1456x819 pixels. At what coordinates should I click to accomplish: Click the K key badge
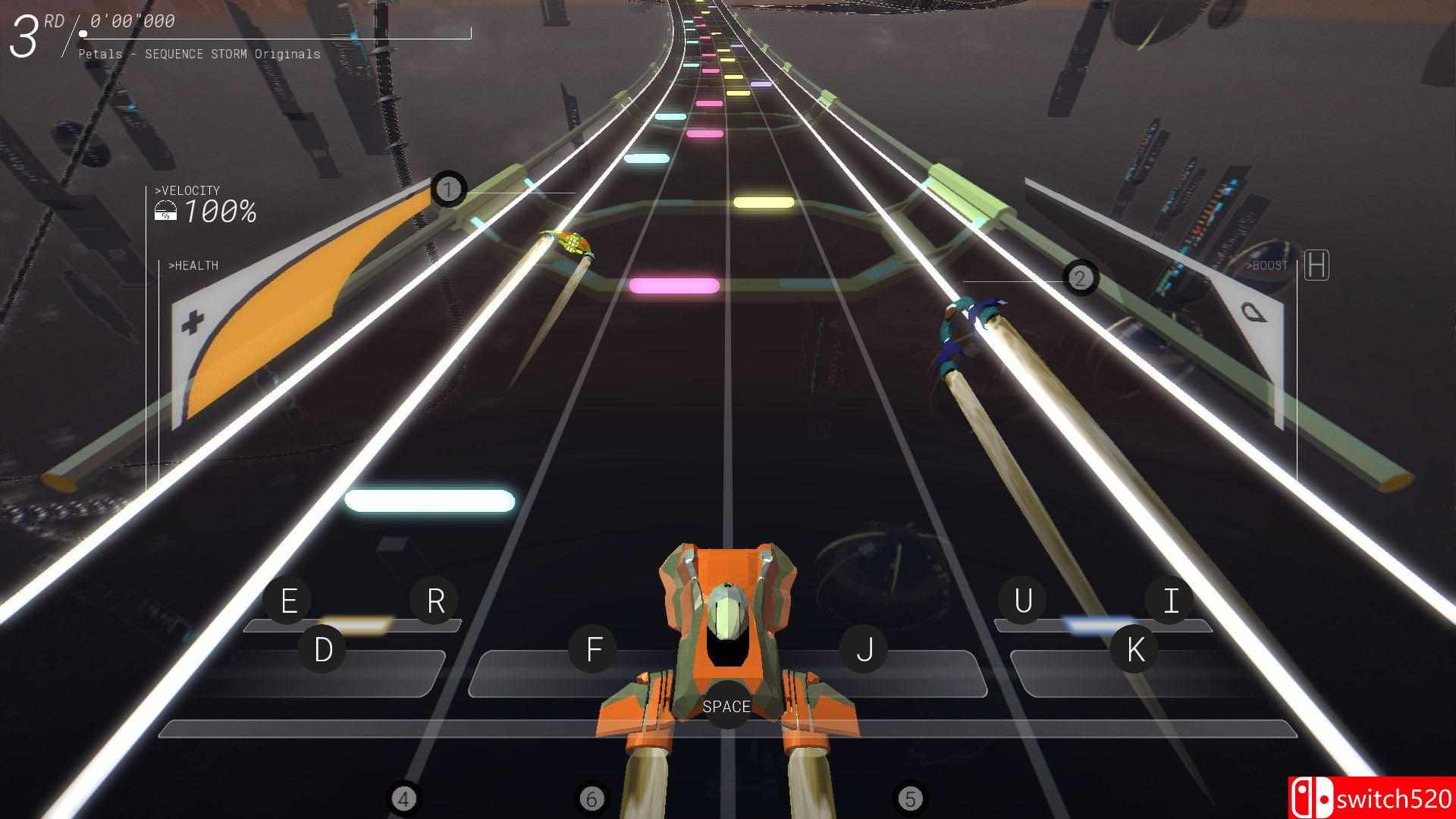coord(1134,648)
